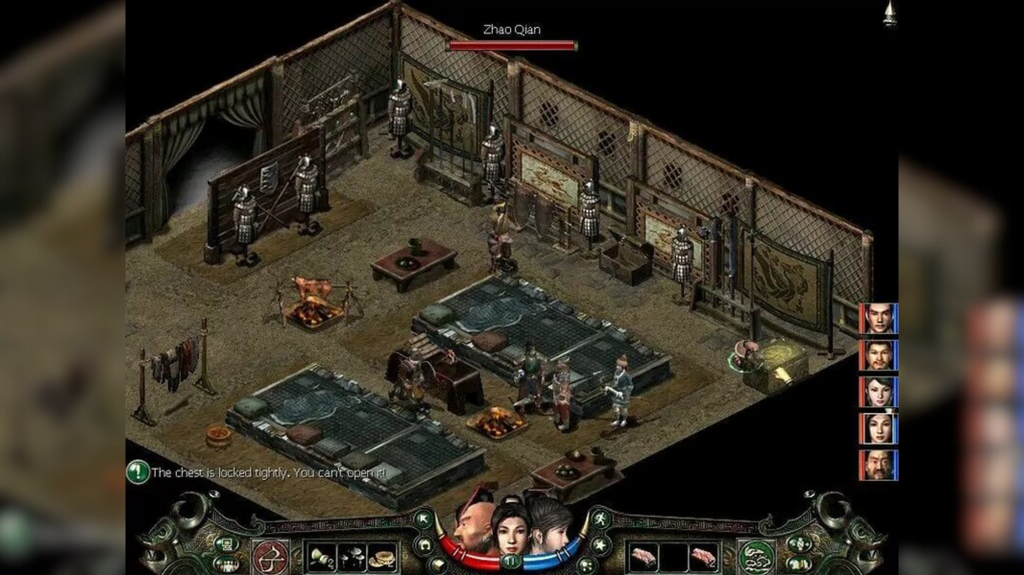Activate the arrow cursor button
The height and width of the screenshot is (575, 1024).
423,518
